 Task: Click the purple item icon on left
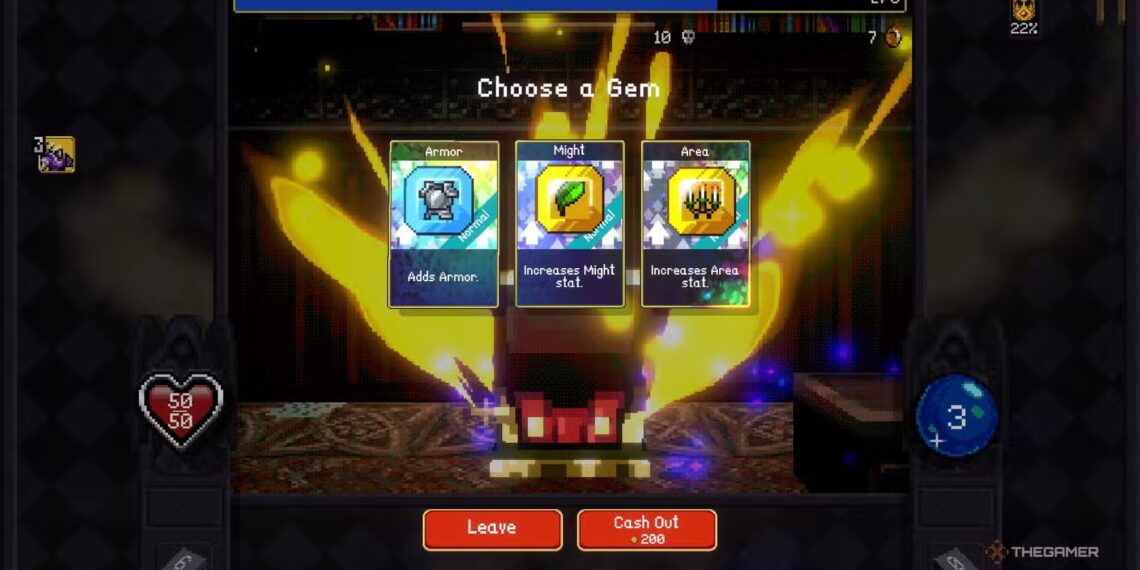[56, 154]
